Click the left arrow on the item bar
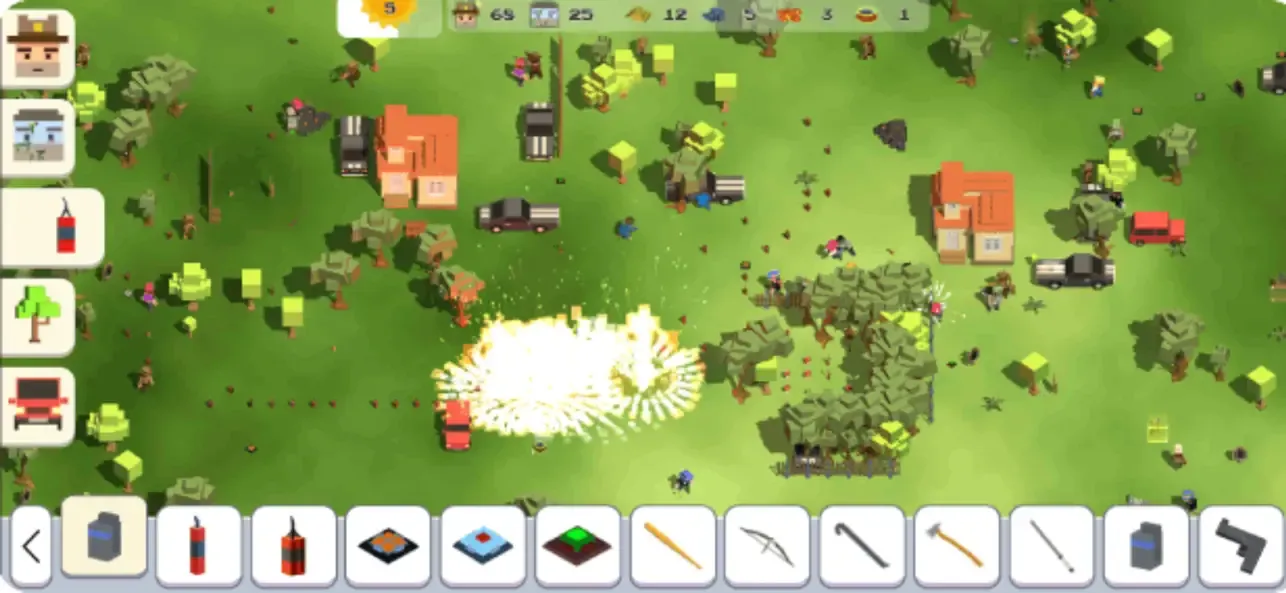The width and height of the screenshot is (1286, 593). click(x=31, y=547)
